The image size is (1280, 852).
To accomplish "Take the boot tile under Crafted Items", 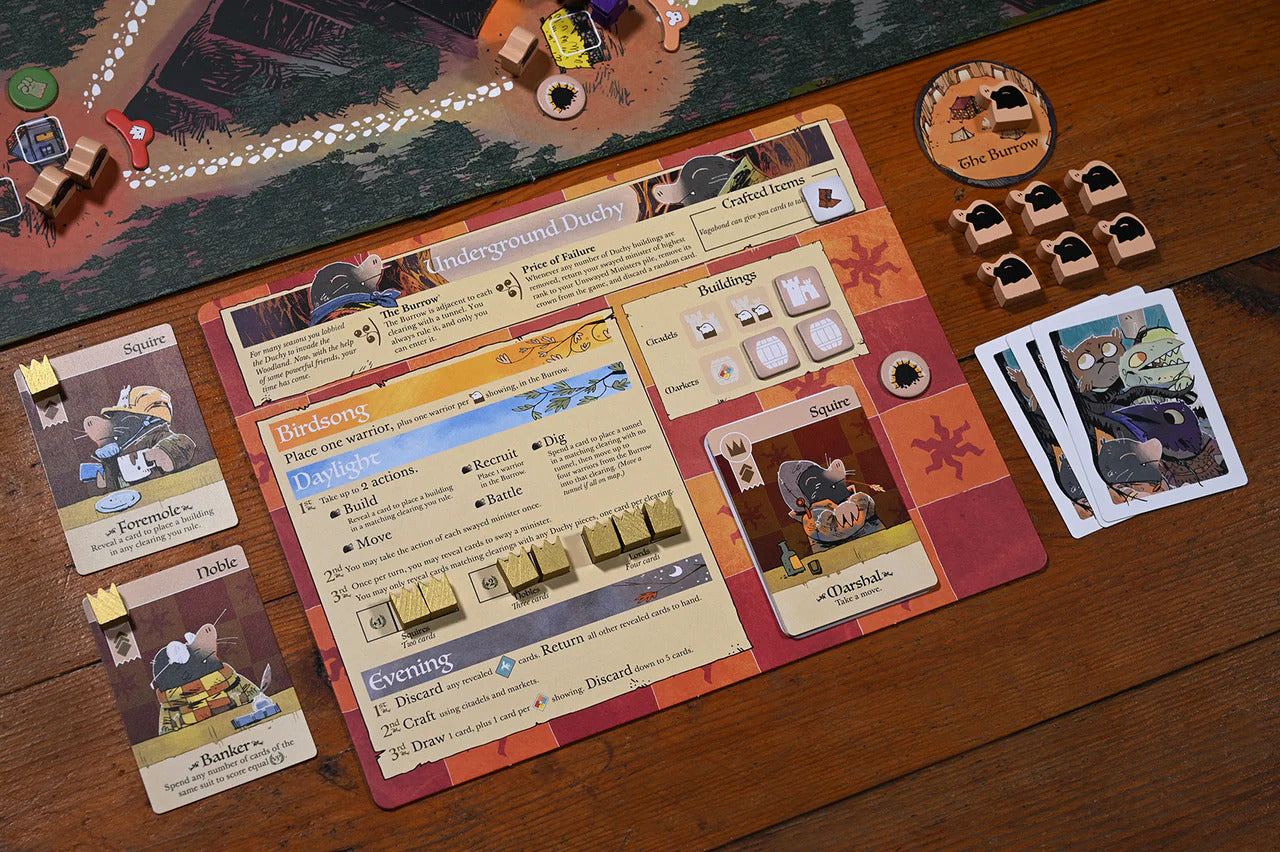I will point(829,197).
